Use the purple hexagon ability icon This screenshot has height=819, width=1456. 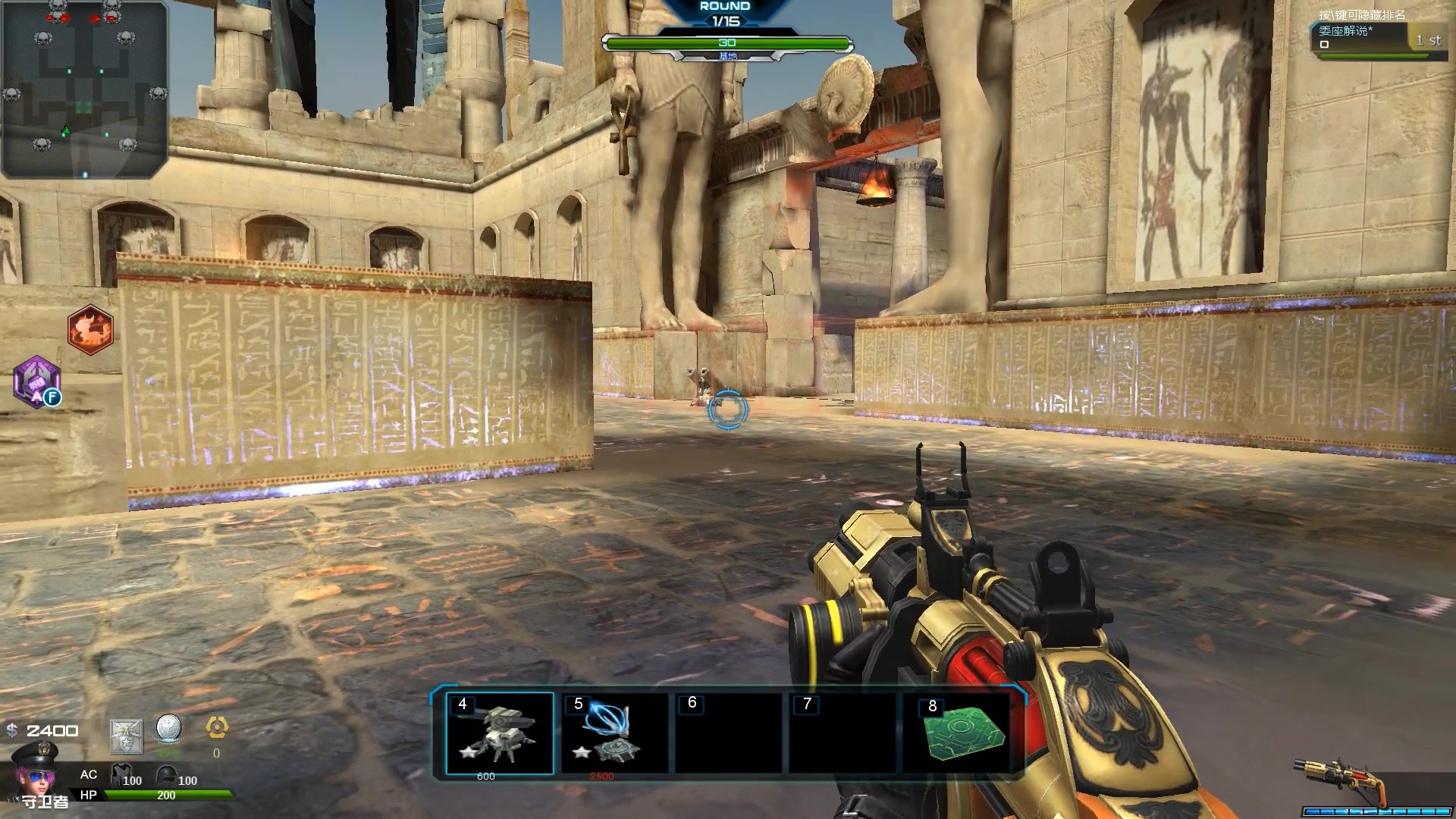[36, 381]
